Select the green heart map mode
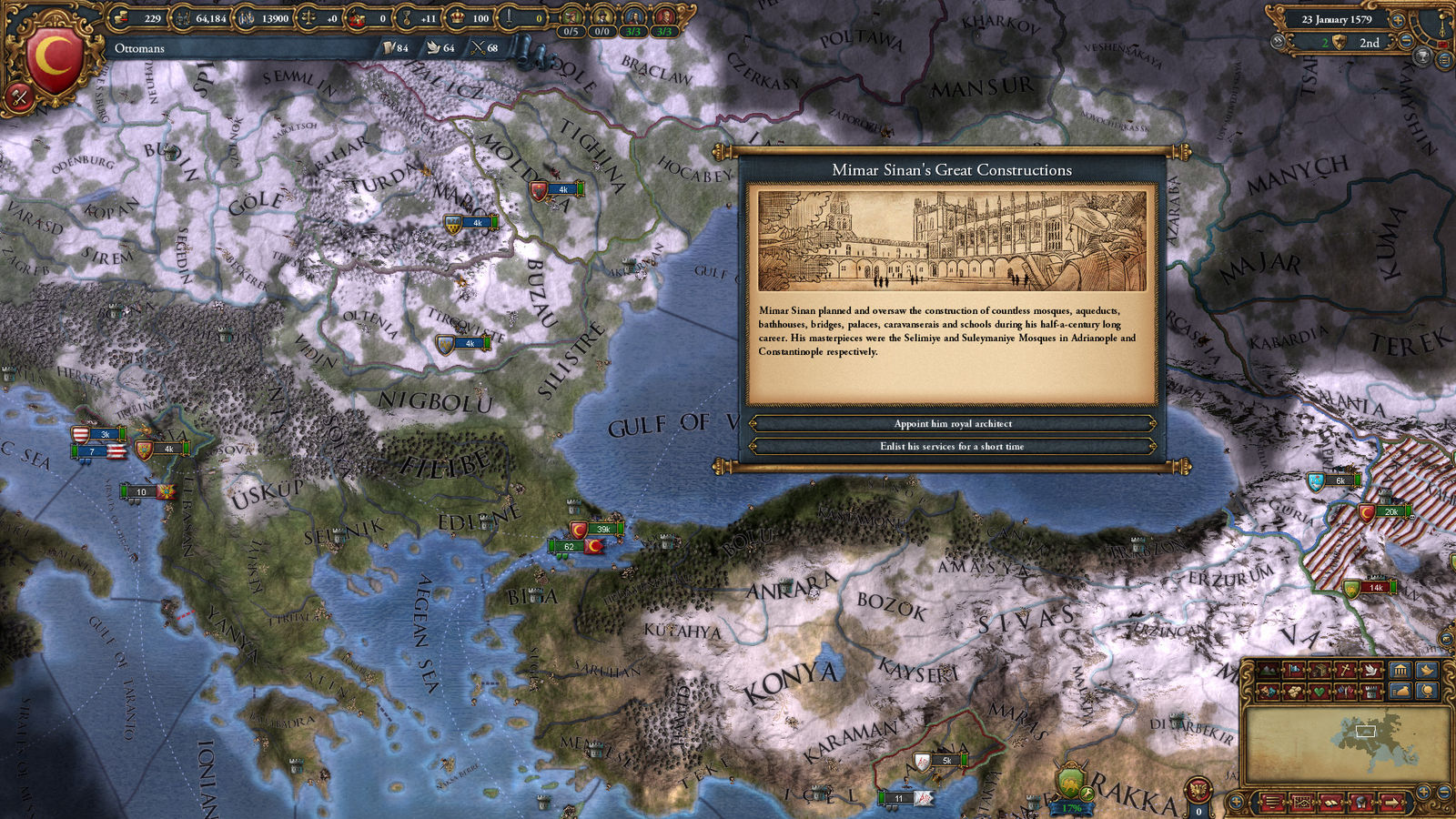The width and height of the screenshot is (1456, 819). coord(1319,693)
